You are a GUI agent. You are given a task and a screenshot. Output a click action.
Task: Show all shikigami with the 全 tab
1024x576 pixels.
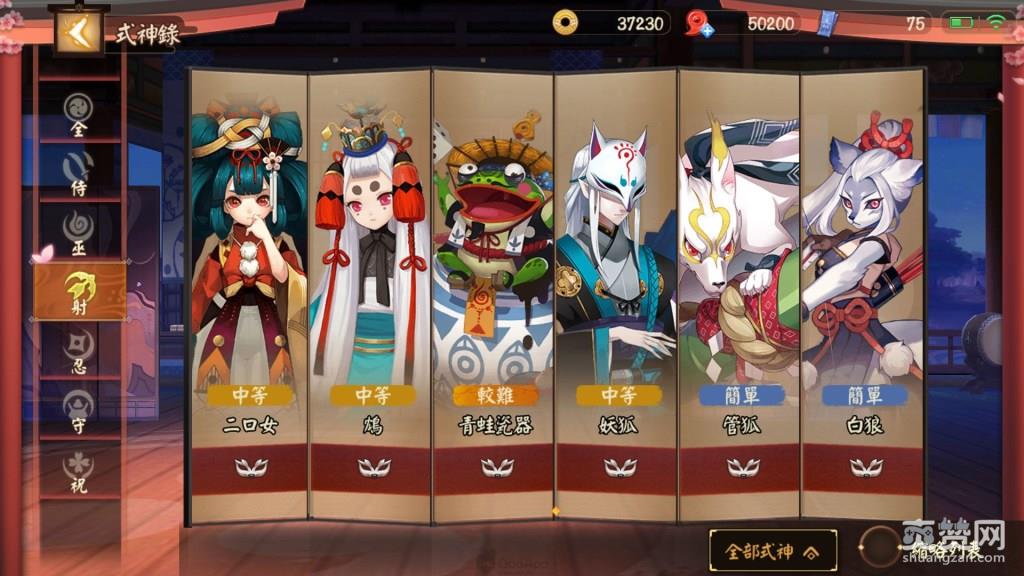(x=79, y=114)
